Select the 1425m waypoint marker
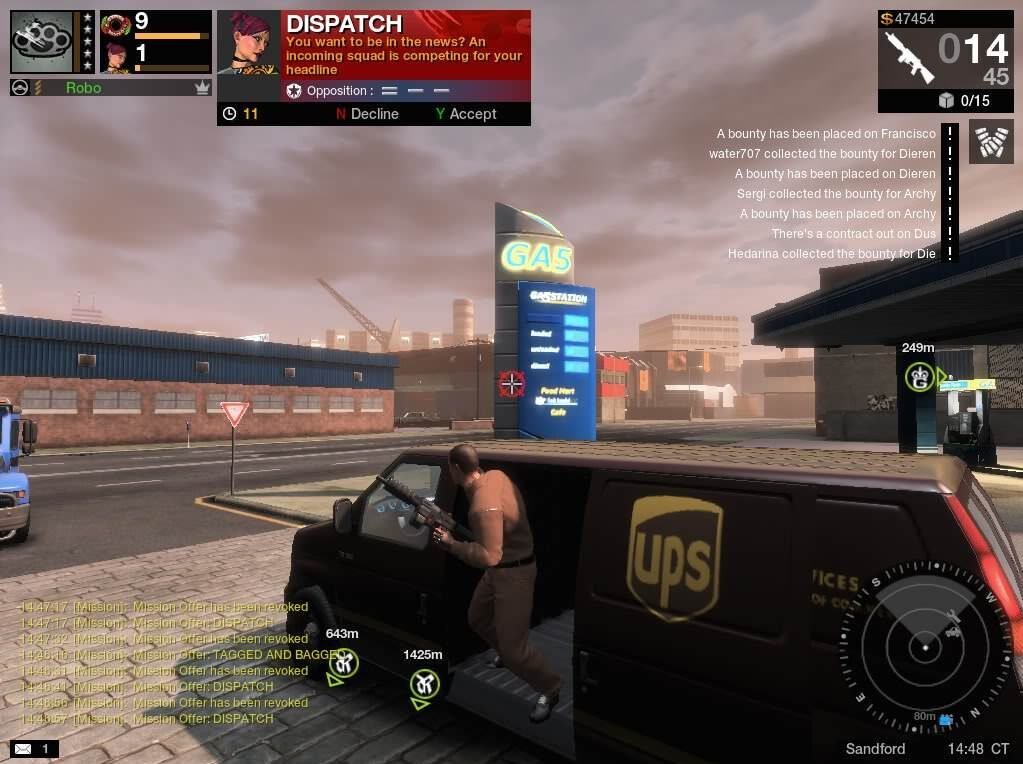The width and height of the screenshot is (1023, 764). point(424,684)
